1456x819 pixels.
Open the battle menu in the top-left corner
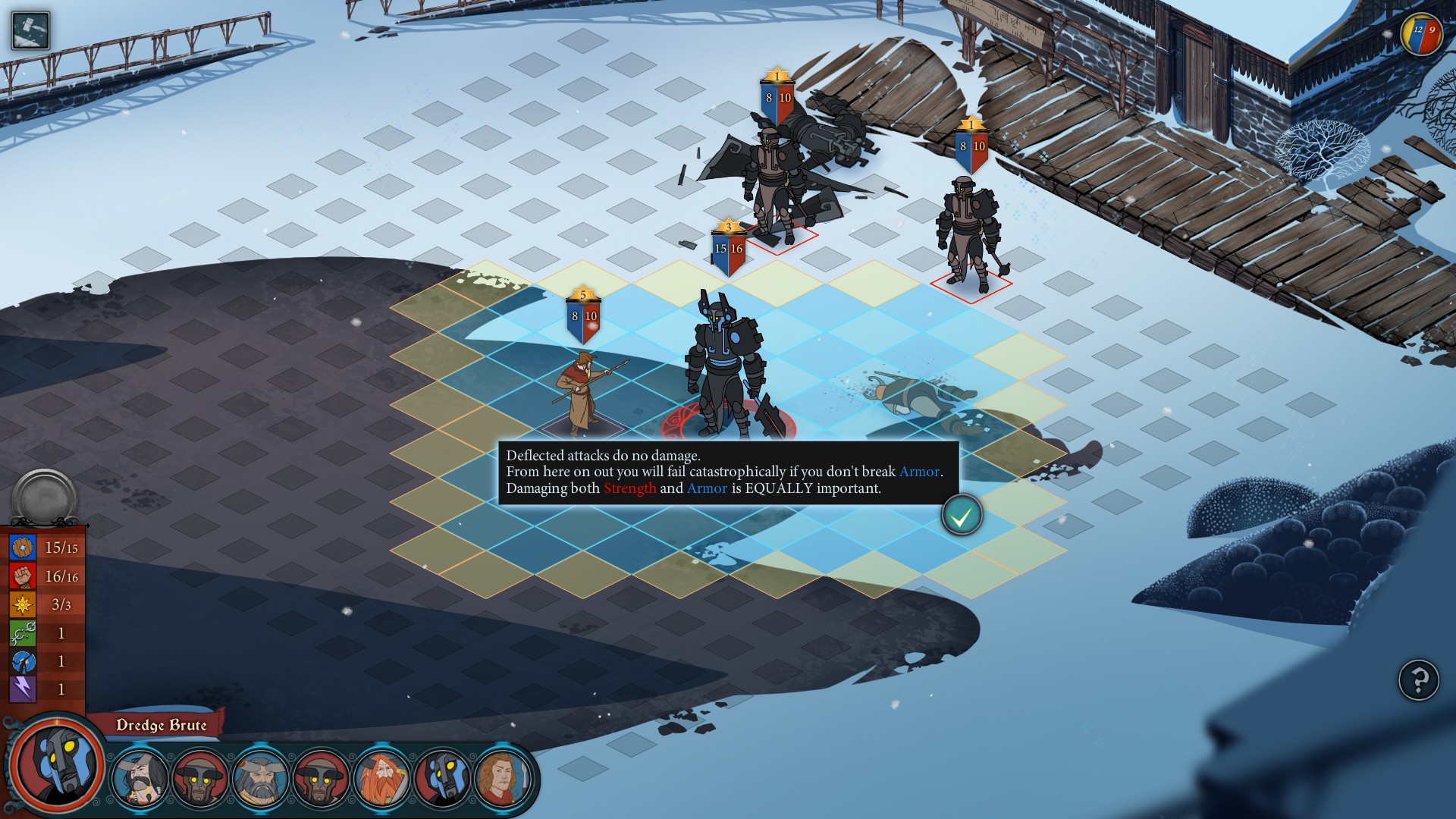(x=30, y=29)
